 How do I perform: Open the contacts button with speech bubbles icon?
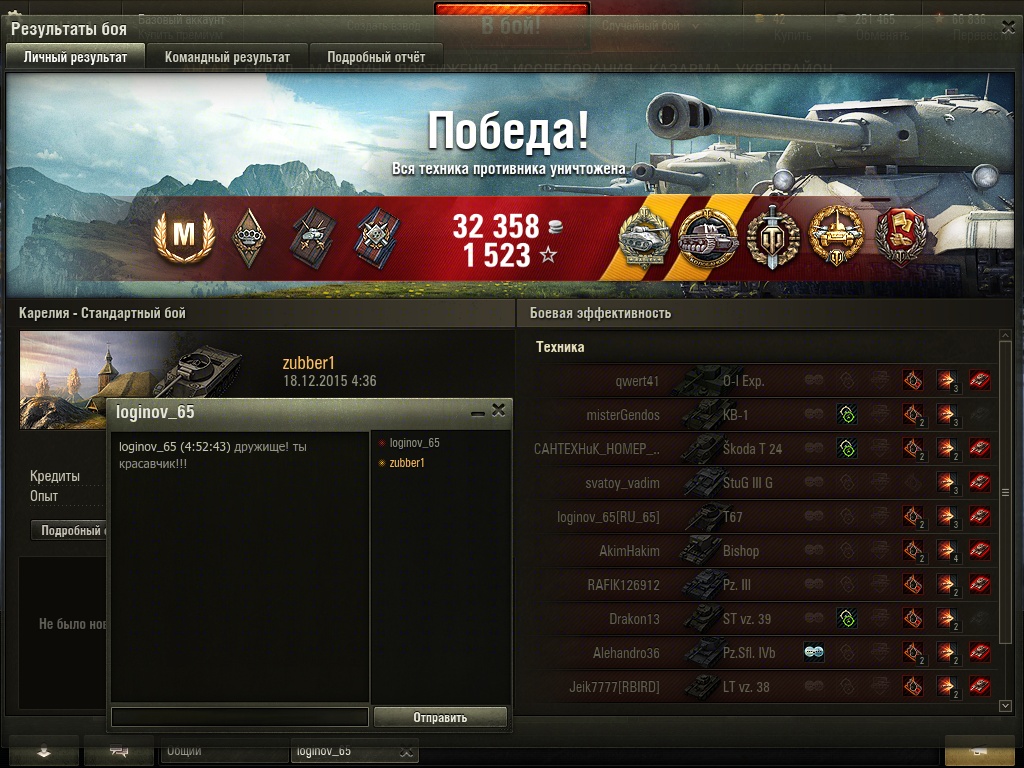pos(119,751)
